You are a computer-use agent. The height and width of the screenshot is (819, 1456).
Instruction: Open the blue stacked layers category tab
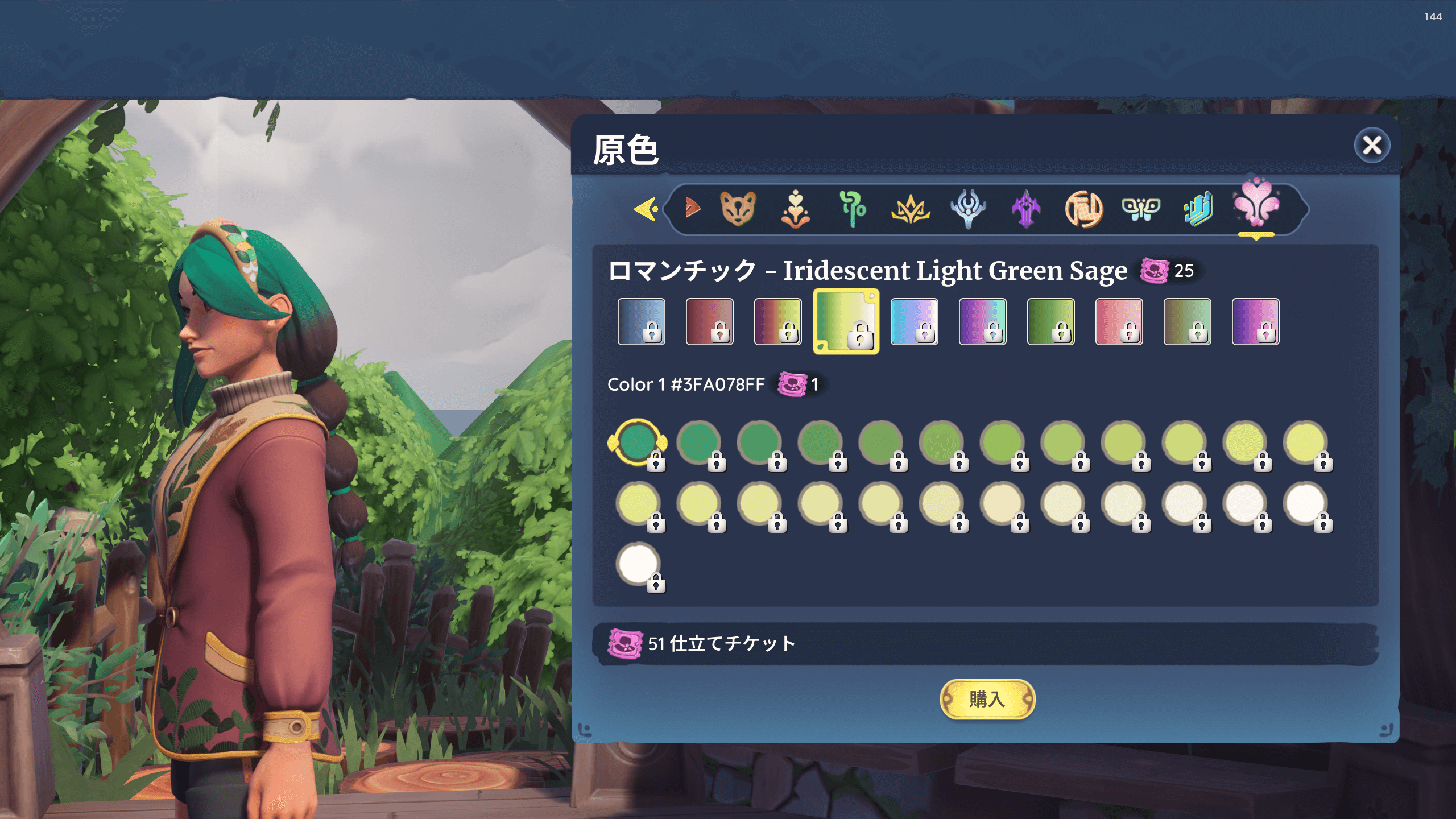coord(1198,209)
